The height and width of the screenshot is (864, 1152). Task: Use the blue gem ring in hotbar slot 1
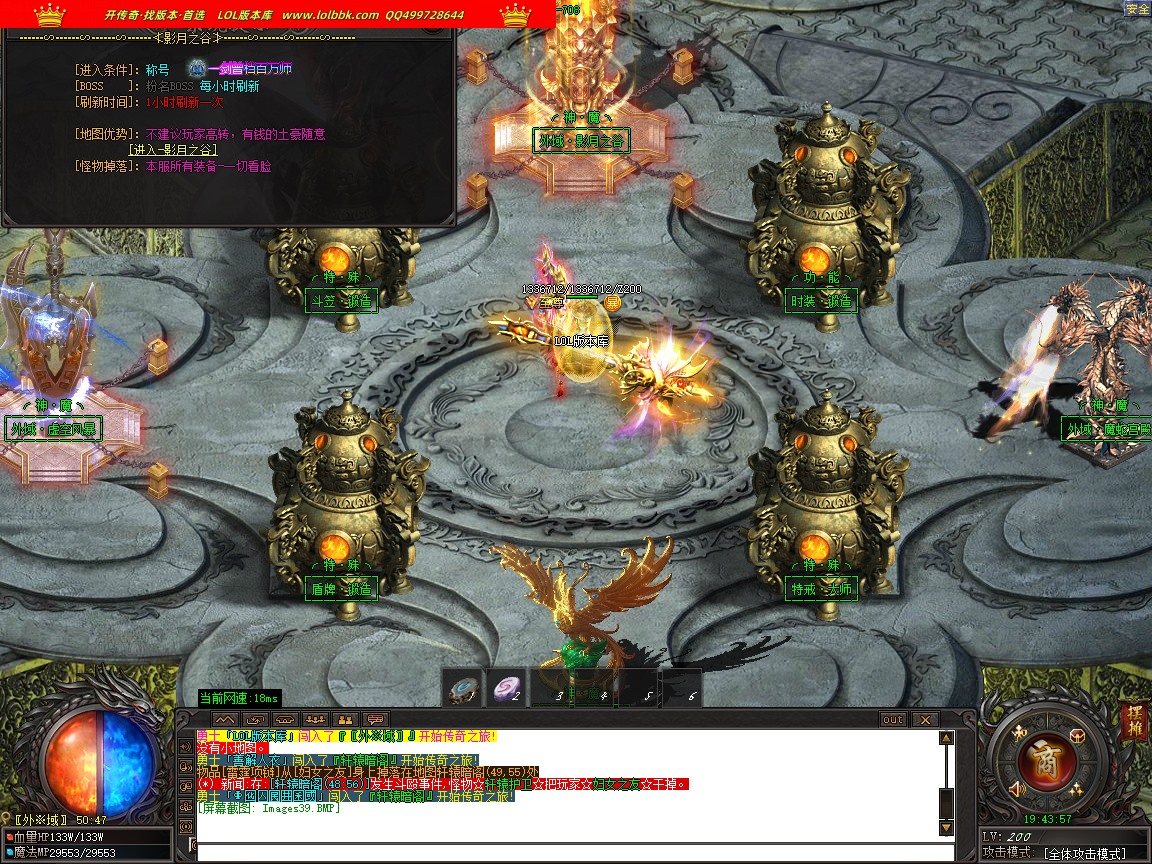pos(464,689)
